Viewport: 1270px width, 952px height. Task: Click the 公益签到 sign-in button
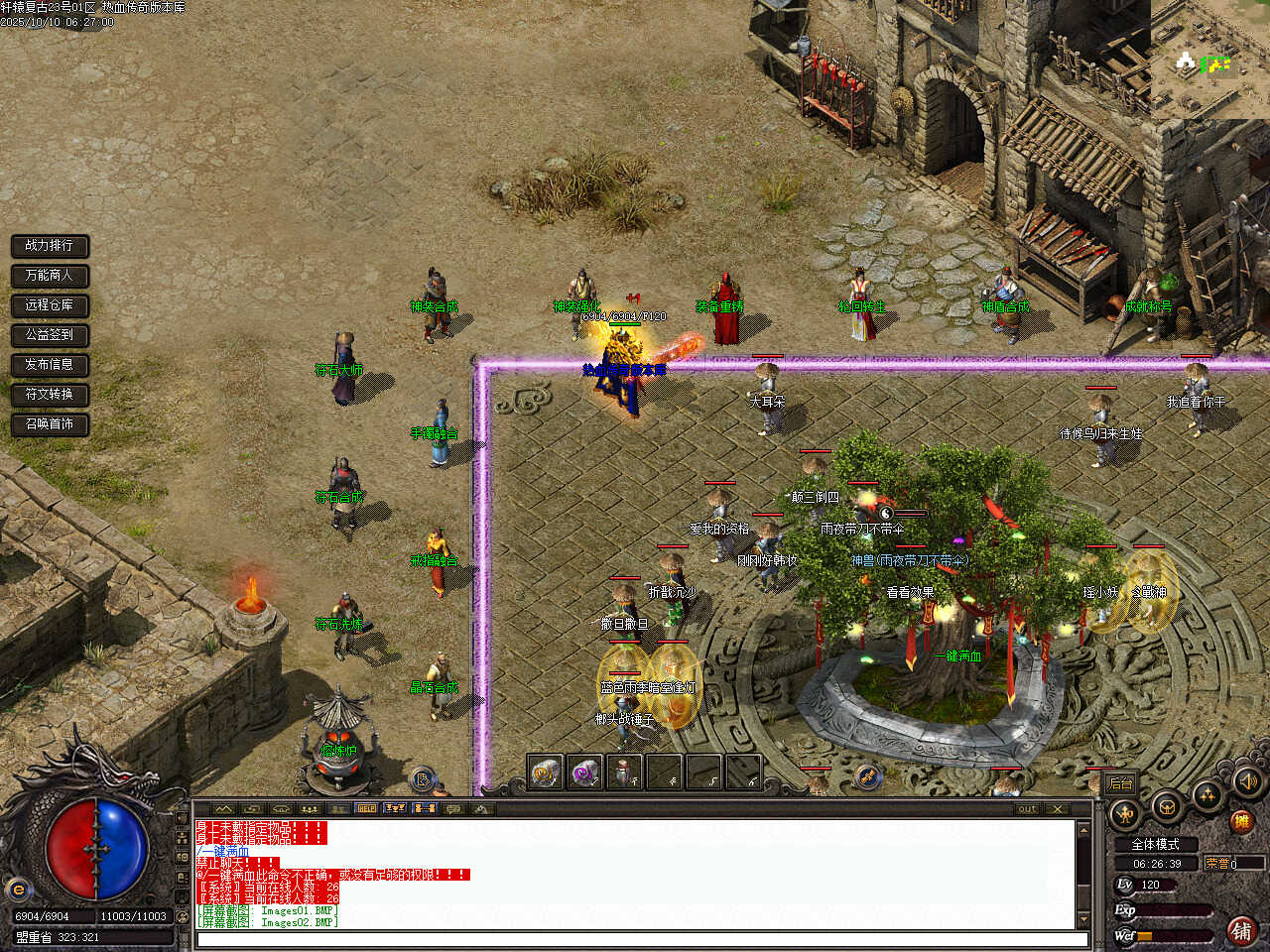coord(50,334)
